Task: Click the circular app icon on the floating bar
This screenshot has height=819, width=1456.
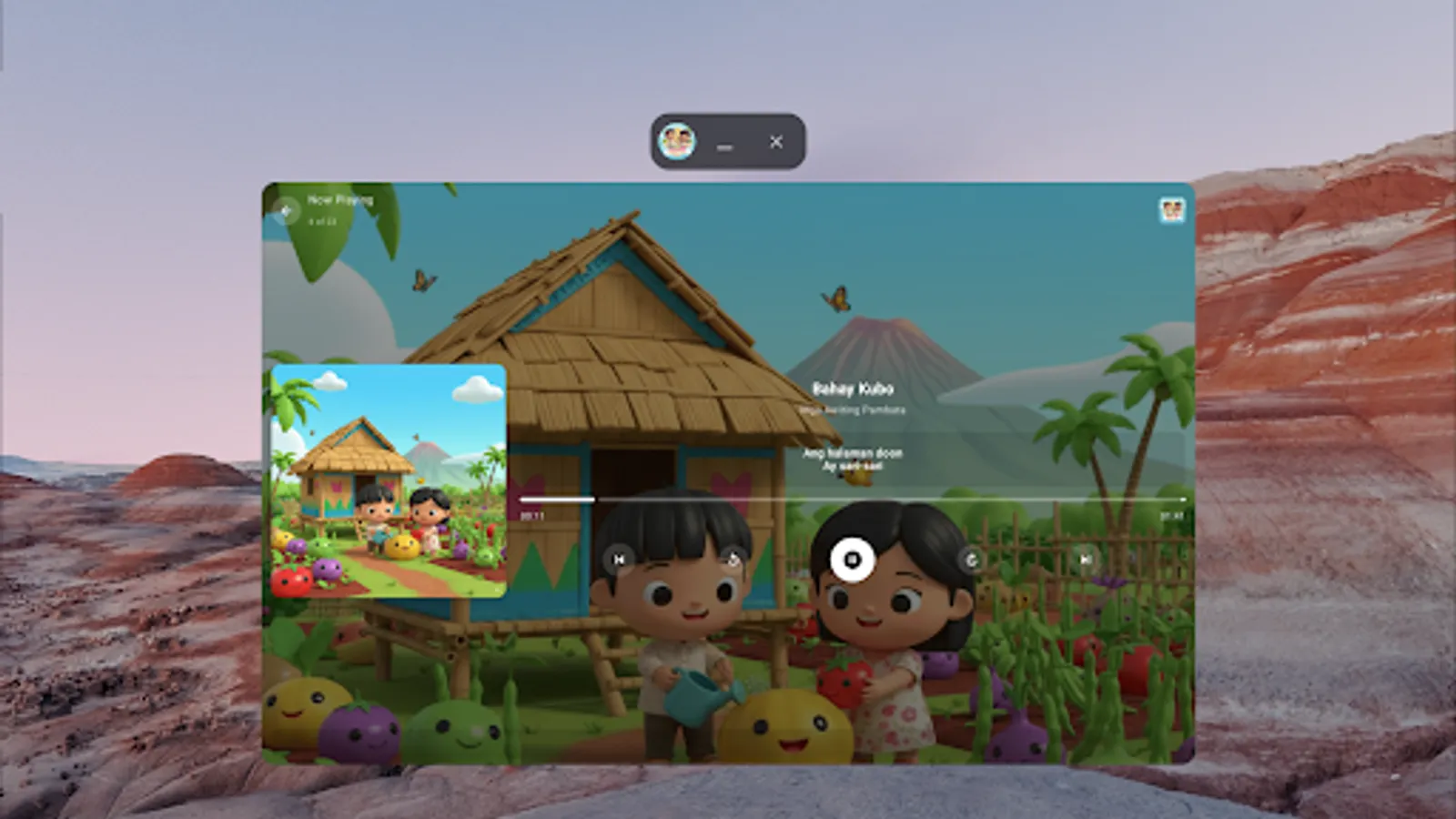Action: (x=676, y=142)
